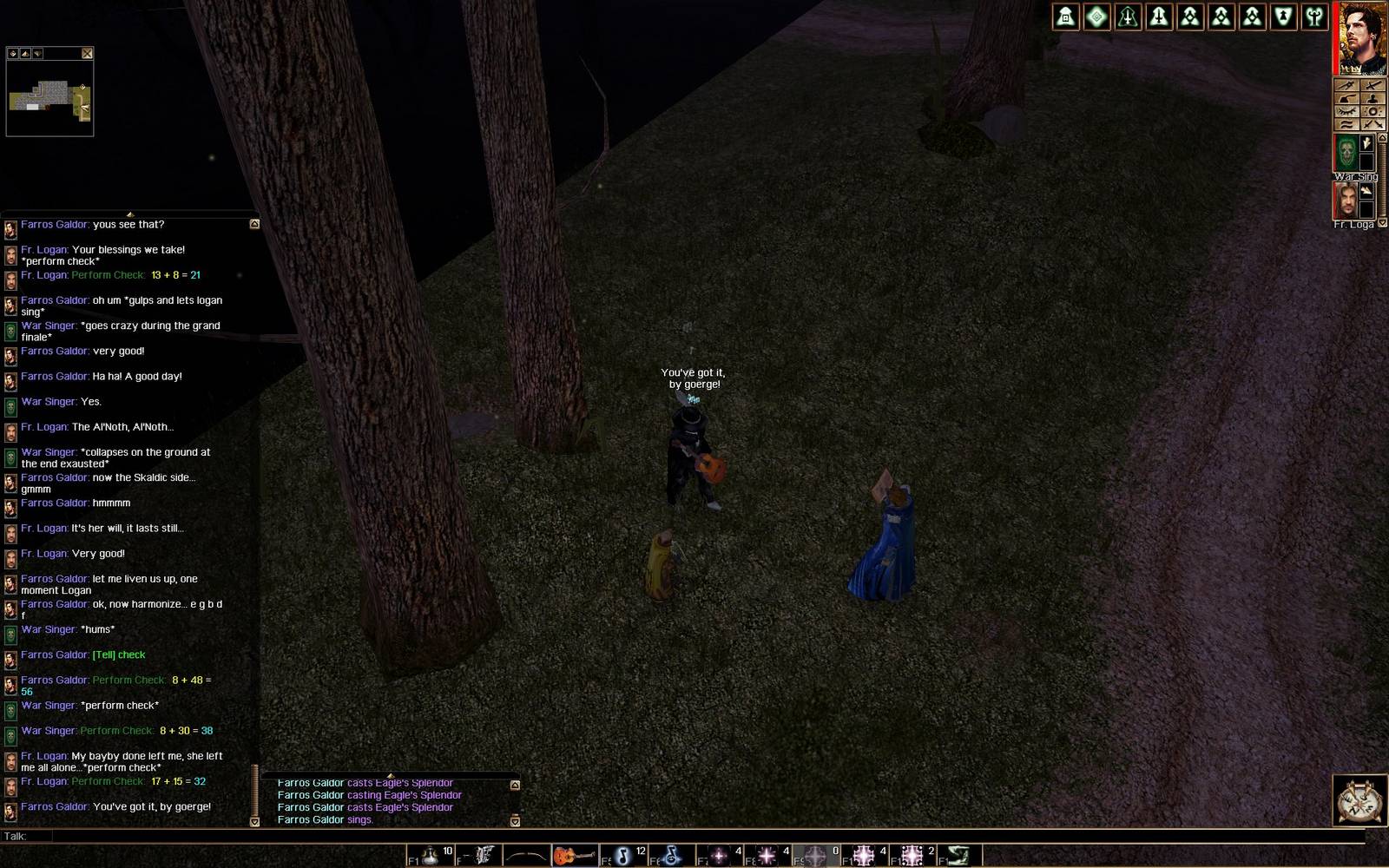Toggle Fr. Logan's command arrow box
Viewport: 1389px width, 868px height.
tap(1366, 190)
